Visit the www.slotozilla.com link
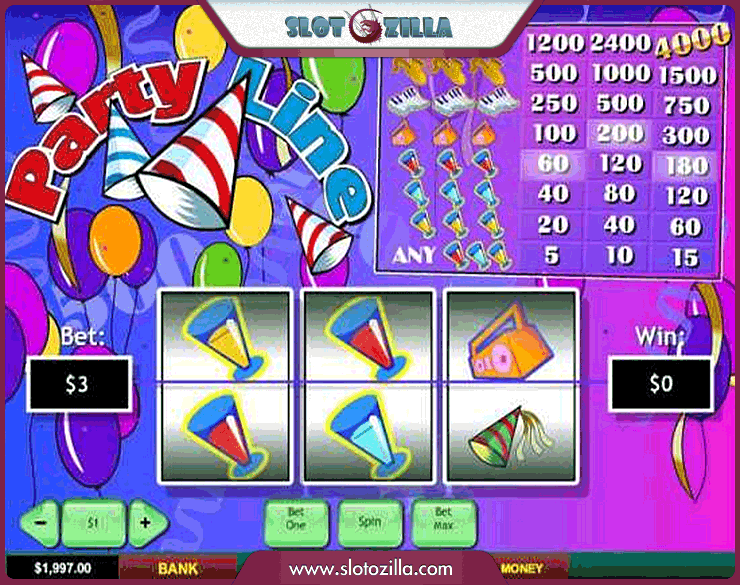This screenshot has width=740, height=585. [369, 569]
